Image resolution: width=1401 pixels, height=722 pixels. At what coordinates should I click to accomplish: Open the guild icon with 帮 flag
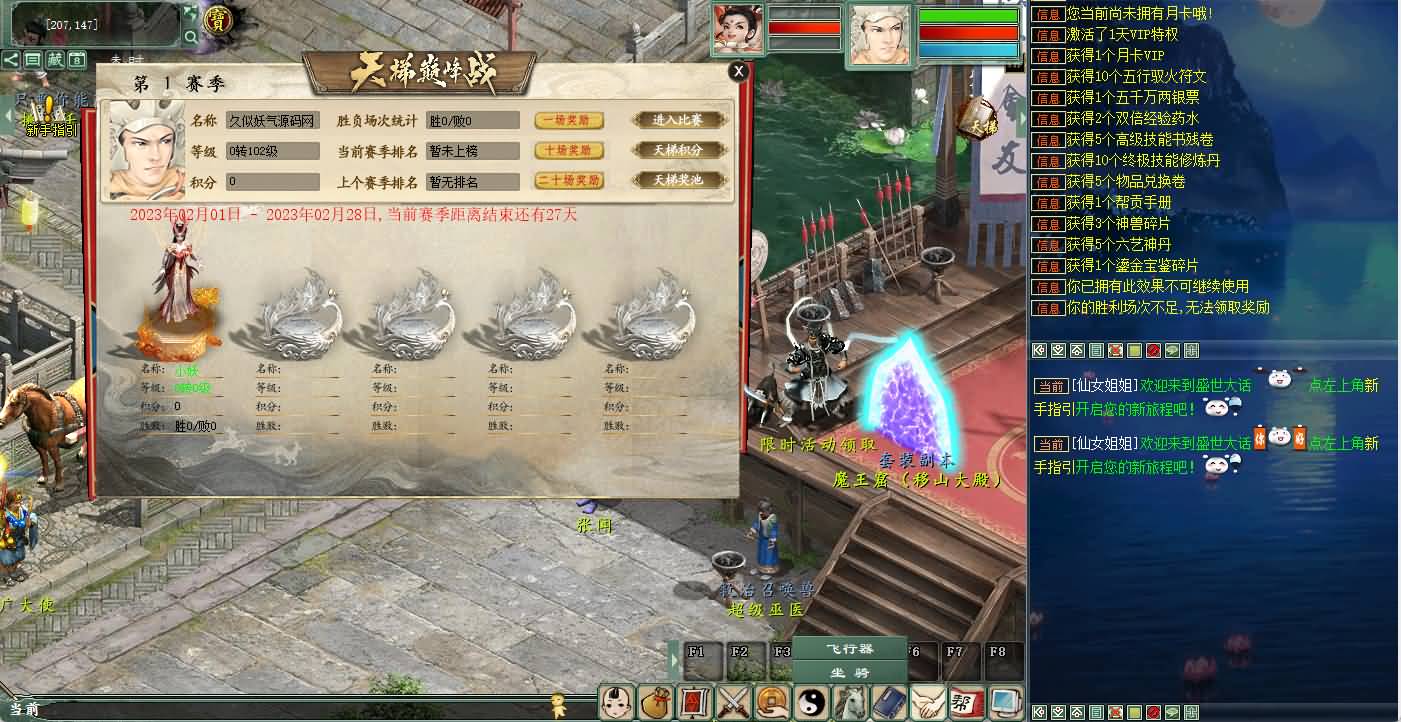(966, 702)
